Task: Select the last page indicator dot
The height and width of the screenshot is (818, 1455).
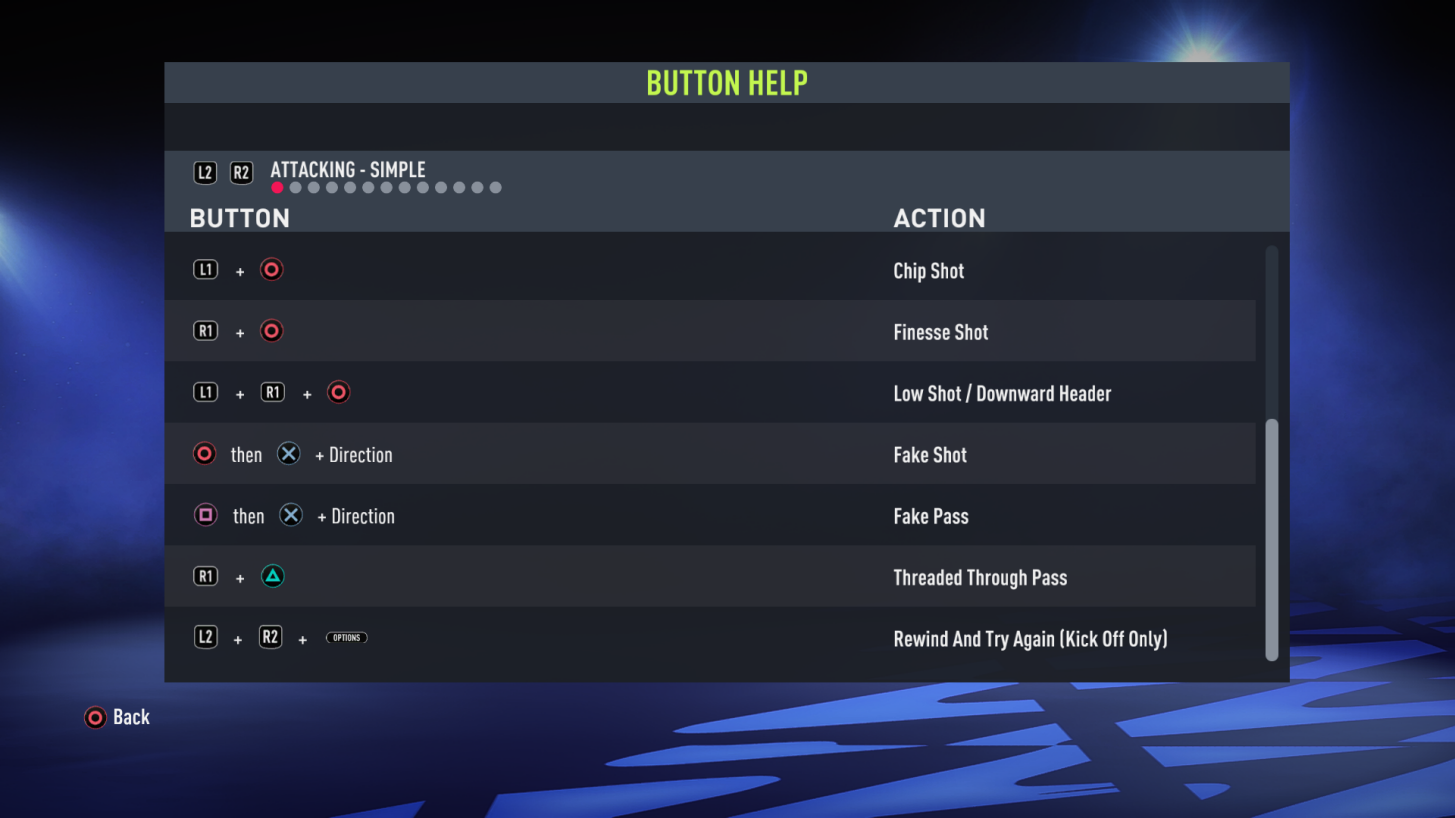Action: pos(495,187)
